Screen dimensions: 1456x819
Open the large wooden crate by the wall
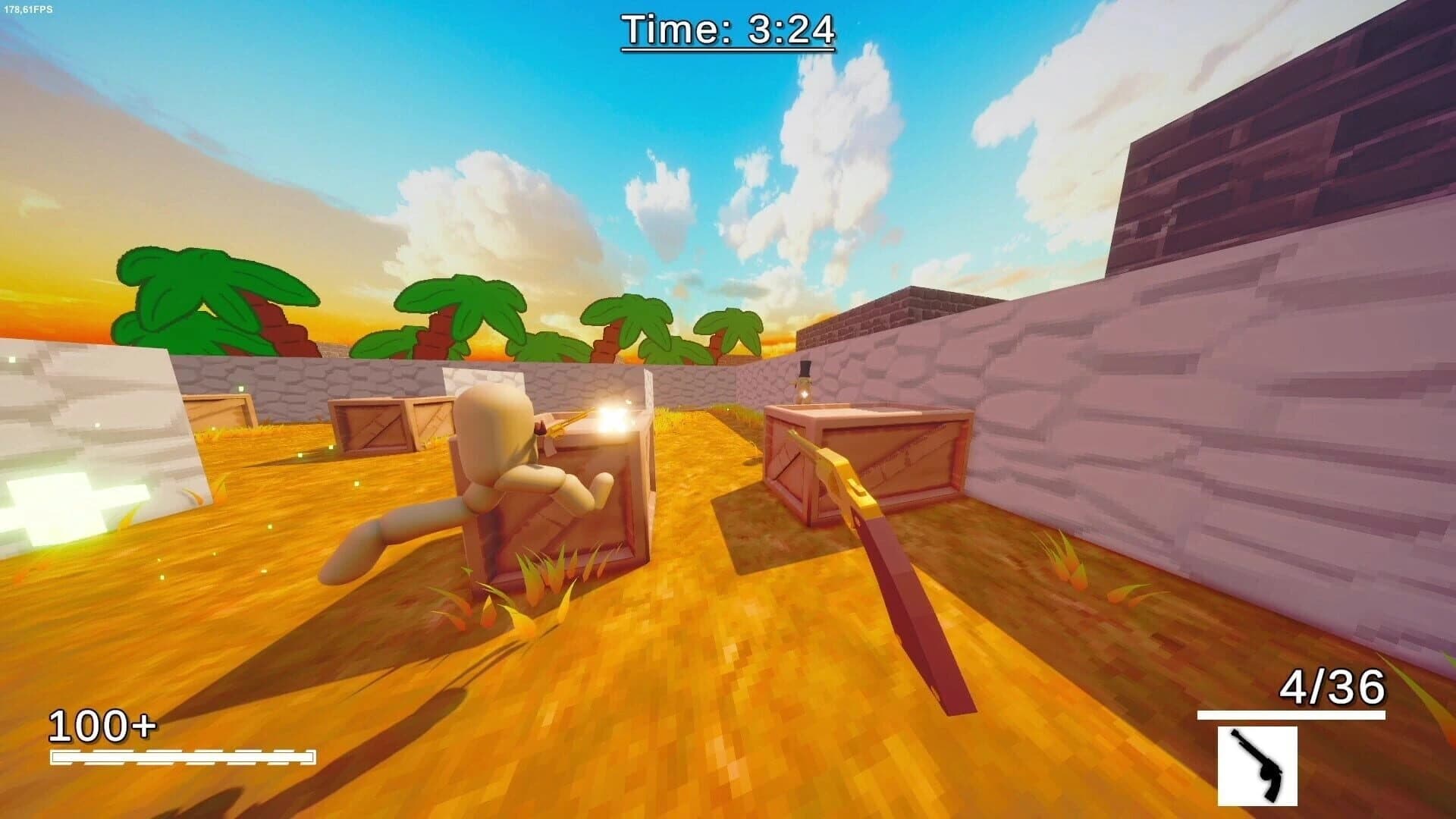pyautogui.click(x=864, y=463)
